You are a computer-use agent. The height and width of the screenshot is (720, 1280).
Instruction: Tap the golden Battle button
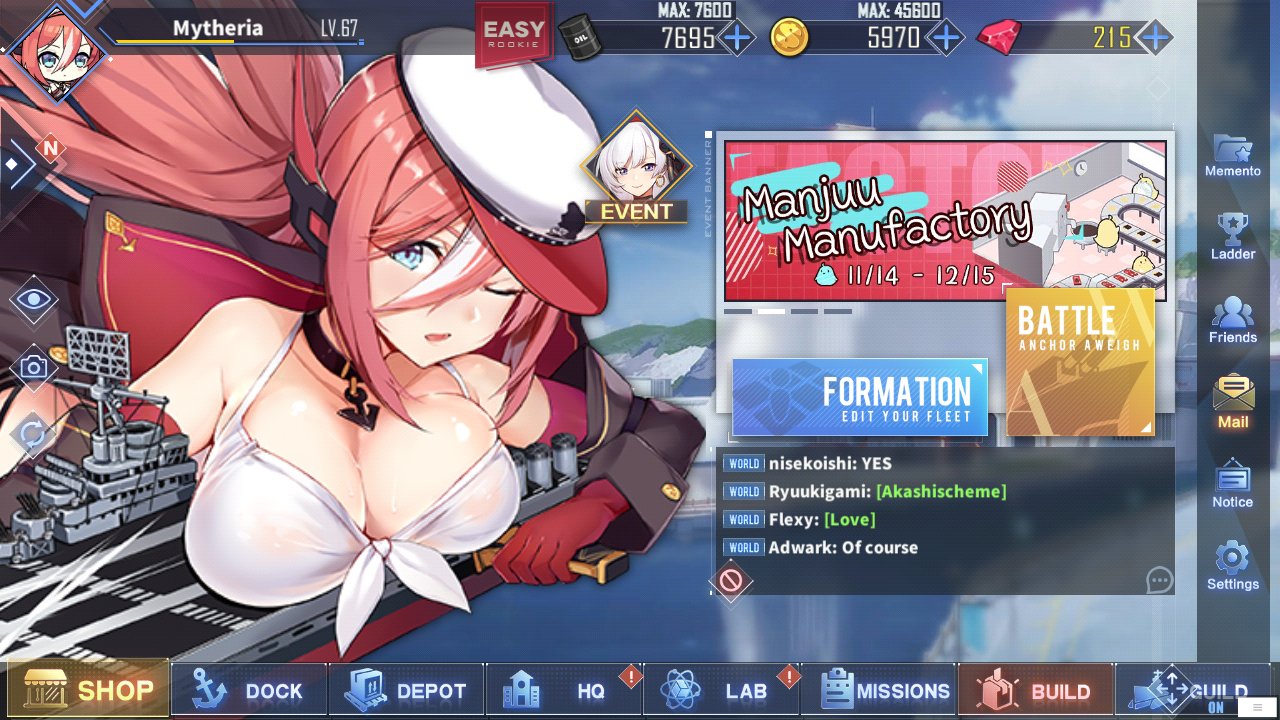1080,362
